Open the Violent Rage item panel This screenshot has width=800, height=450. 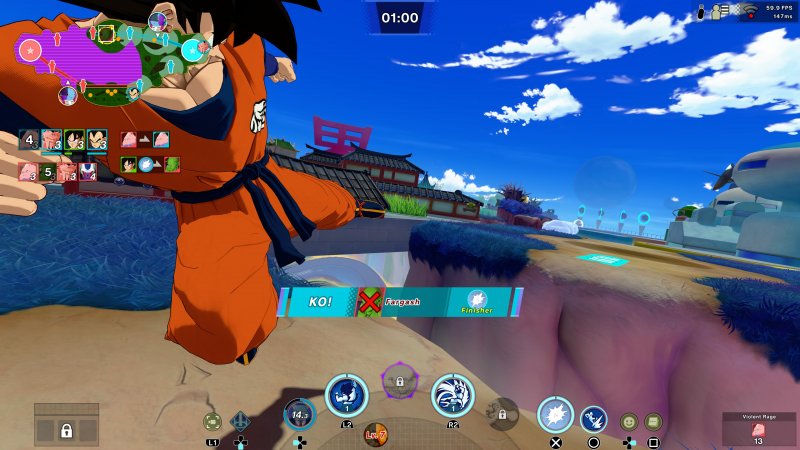click(x=757, y=430)
